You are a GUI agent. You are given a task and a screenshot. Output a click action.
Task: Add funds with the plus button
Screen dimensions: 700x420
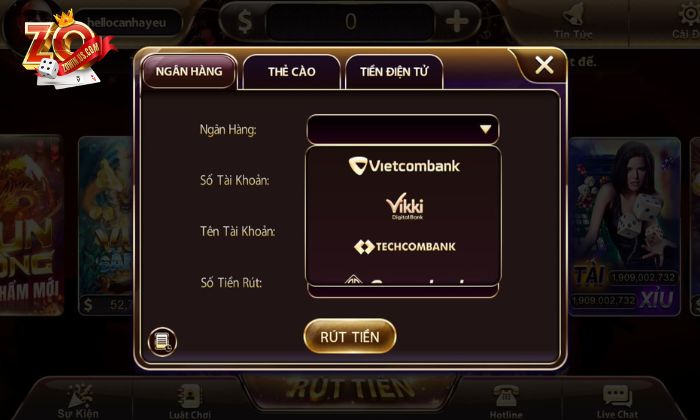click(x=456, y=21)
